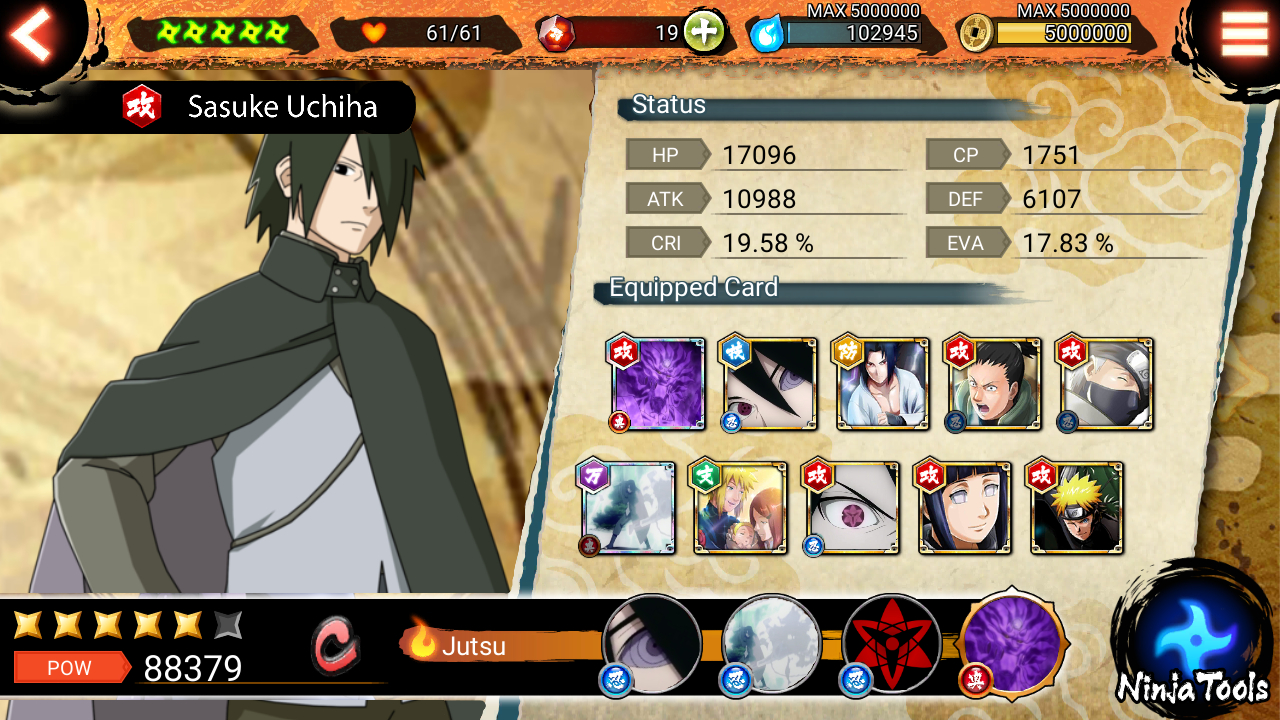This screenshot has width=1280, height=720.
Task: Select the Minato family equipped card
Action: [x=740, y=508]
